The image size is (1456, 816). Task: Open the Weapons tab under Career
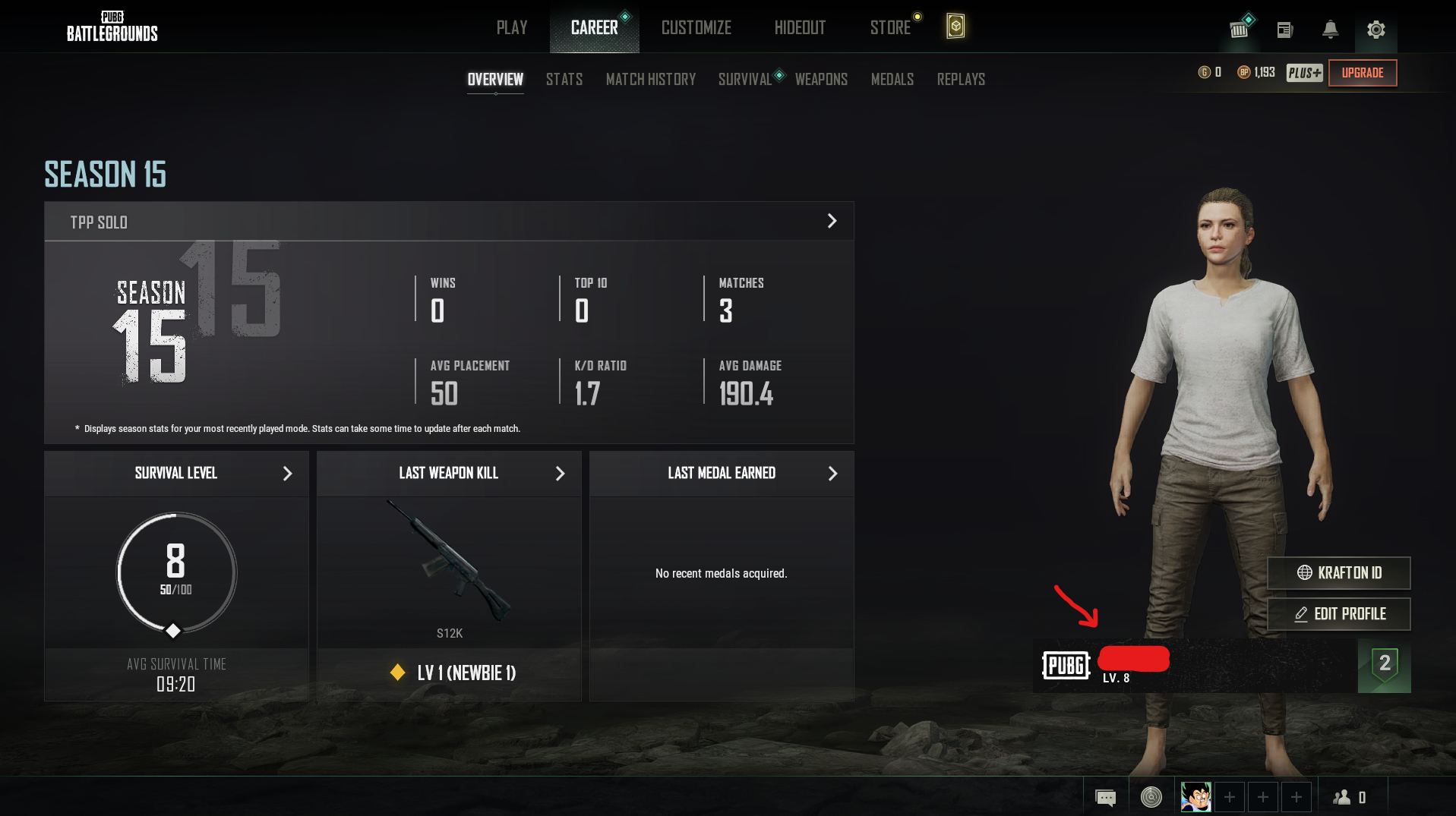(x=821, y=79)
